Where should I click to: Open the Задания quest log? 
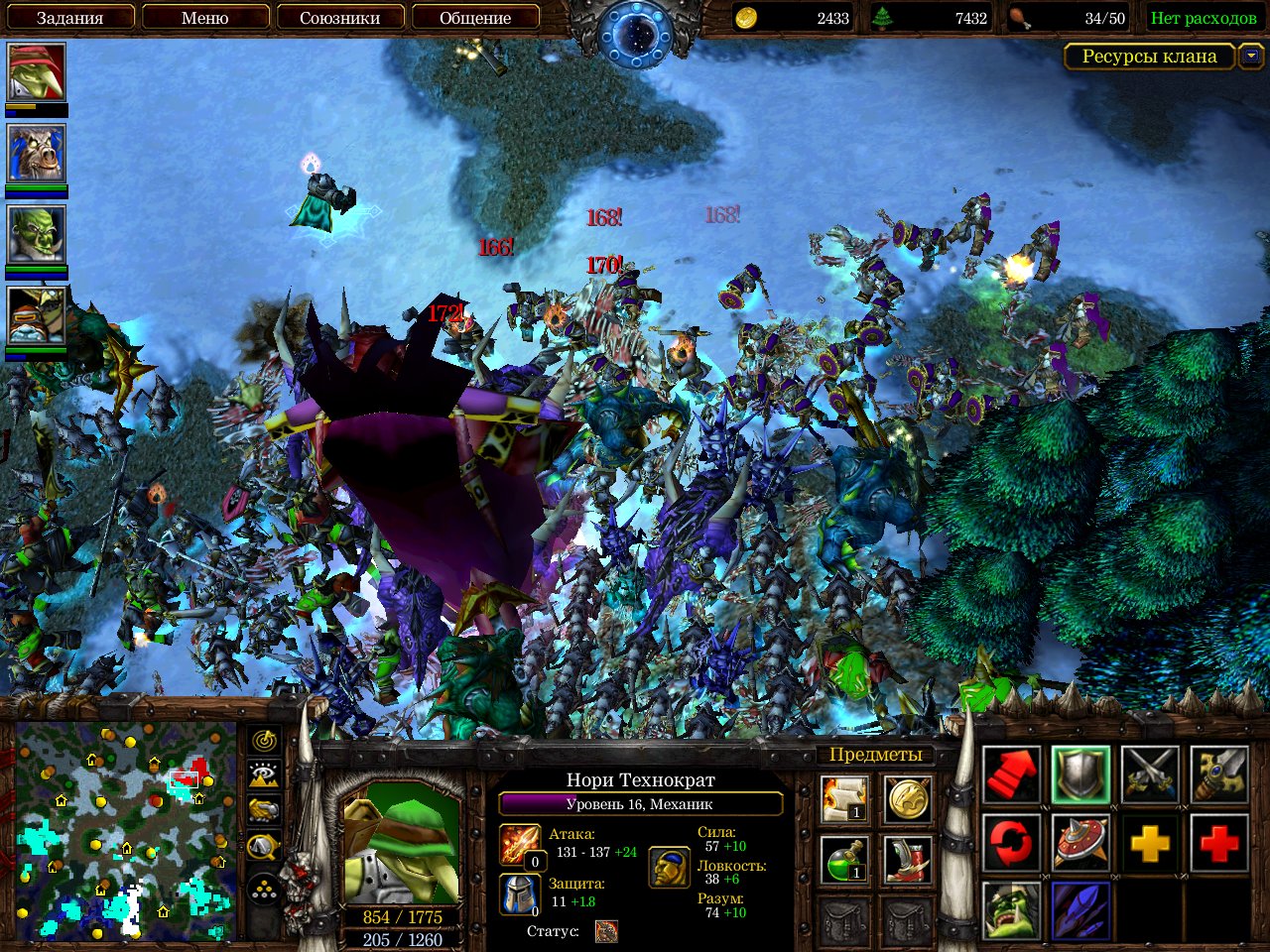[69, 18]
